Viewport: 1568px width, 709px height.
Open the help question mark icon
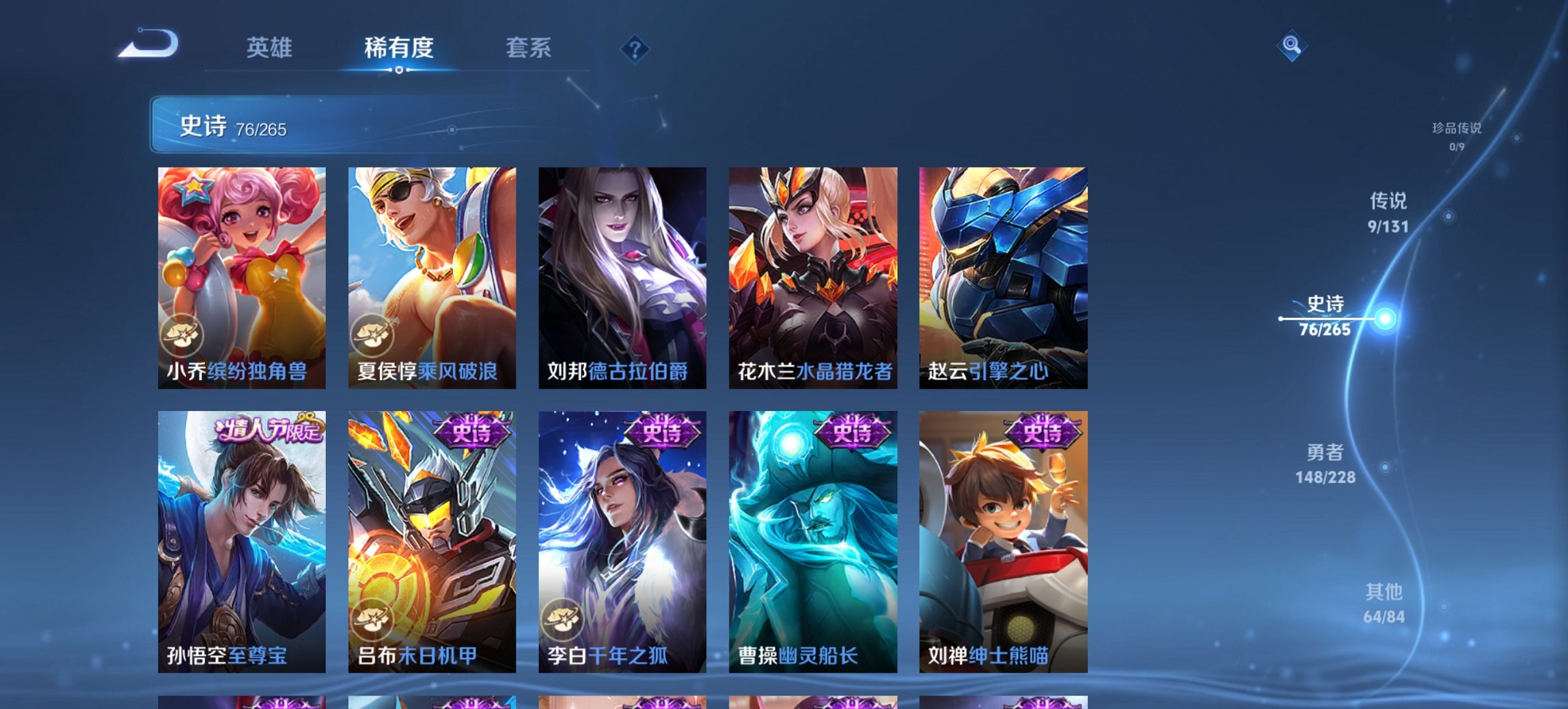[x=635, y=48]
